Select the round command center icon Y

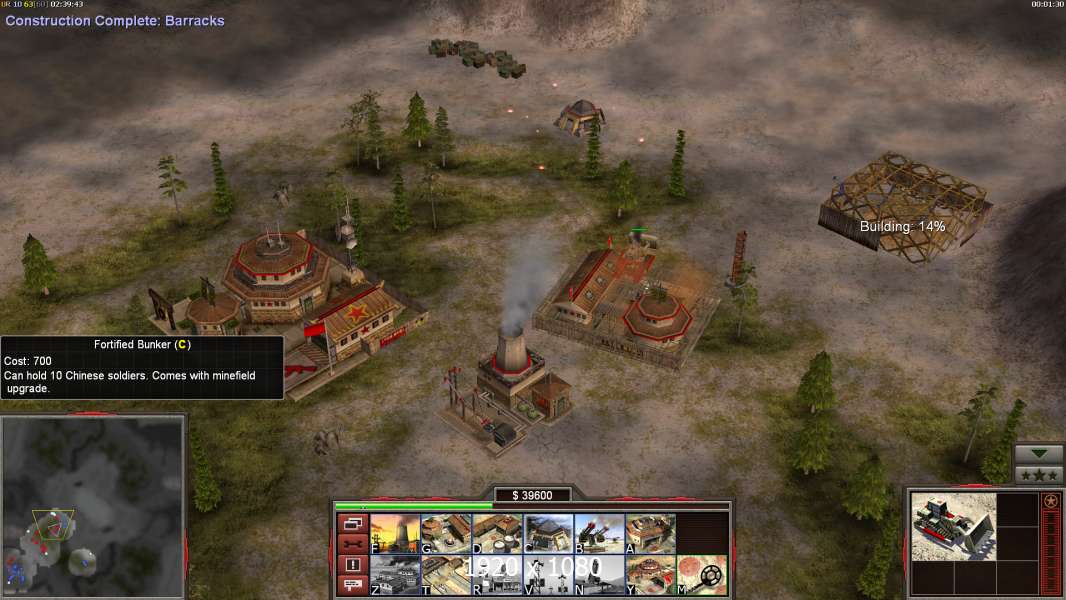pyautogui.click(x=650, y=575)
